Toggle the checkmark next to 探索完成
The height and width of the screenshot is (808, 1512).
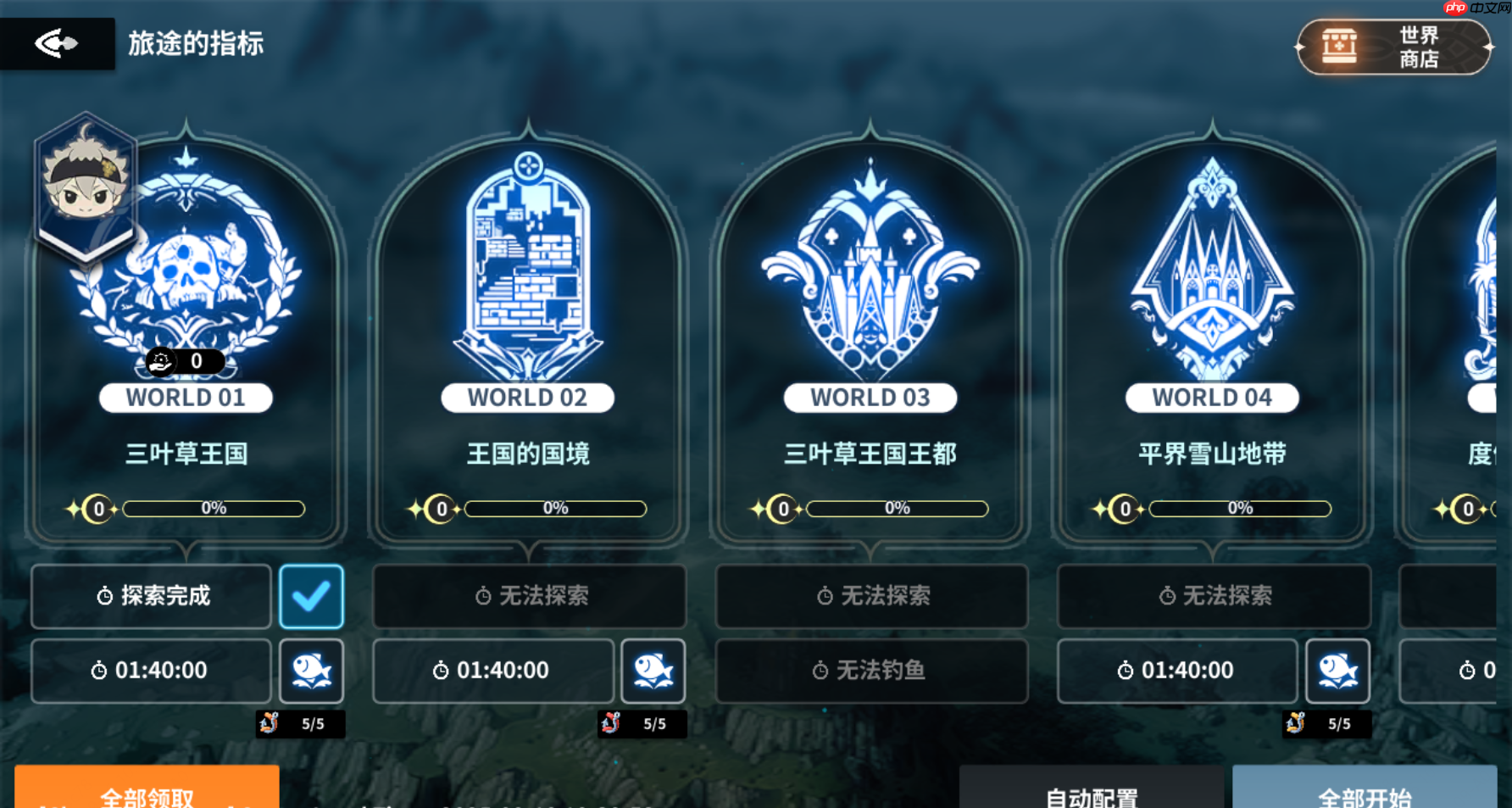(312, 596)
